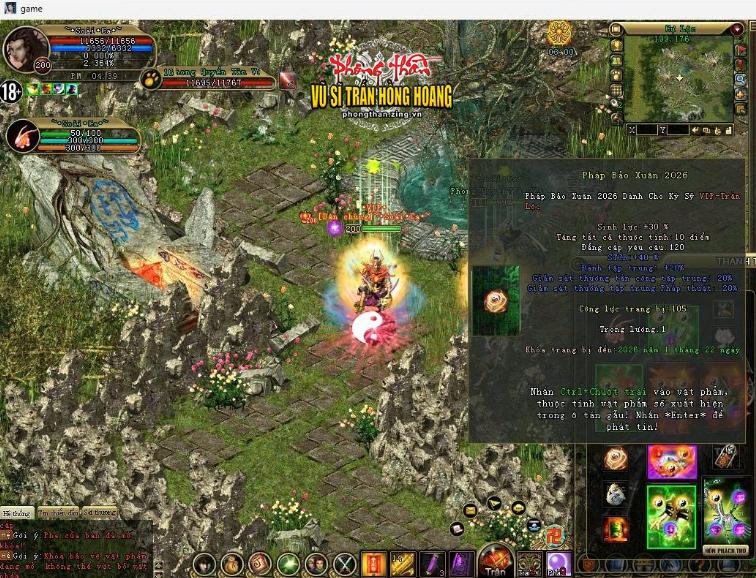Click the crossed swords icon on the bottom bar
The width and height of the screenshot is (756, 578).
click(345, 564)
